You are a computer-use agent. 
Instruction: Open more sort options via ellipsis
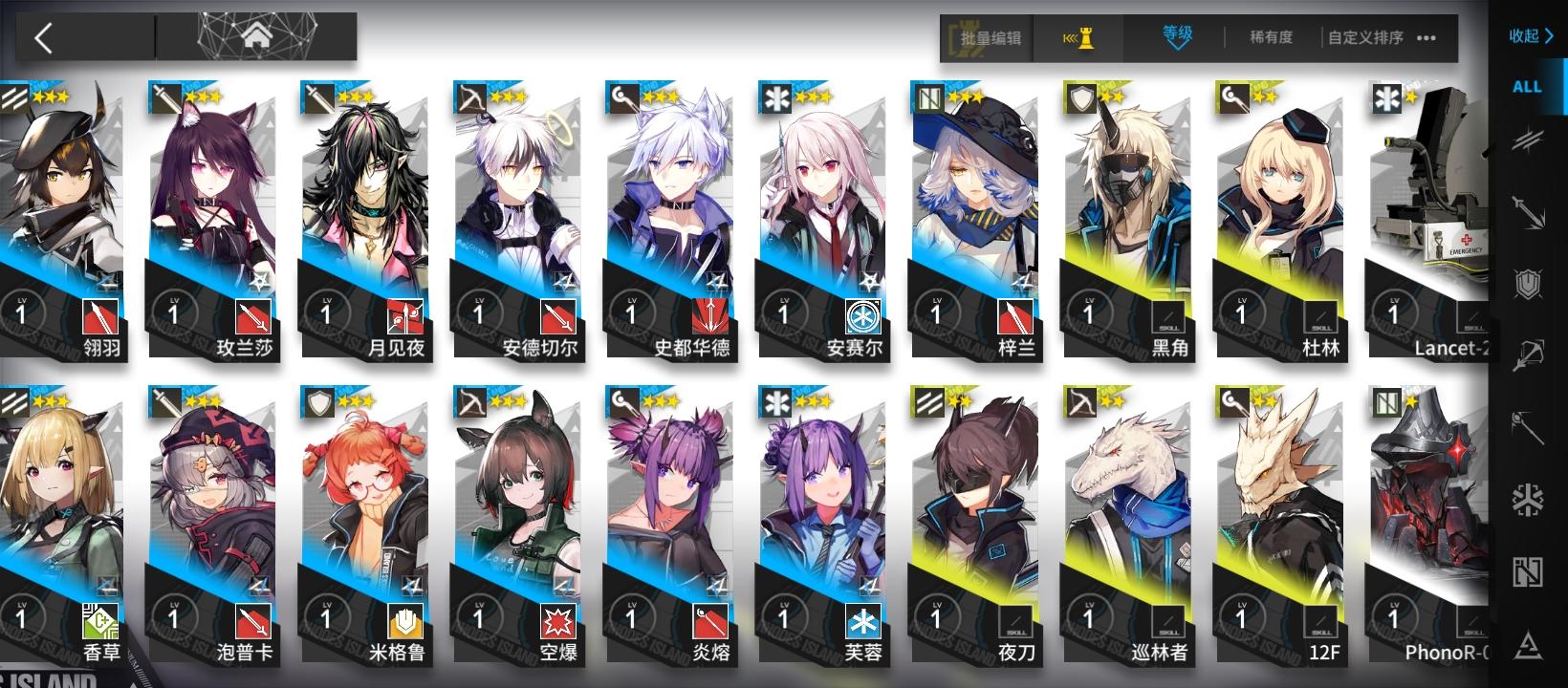tap(1425, 39)
